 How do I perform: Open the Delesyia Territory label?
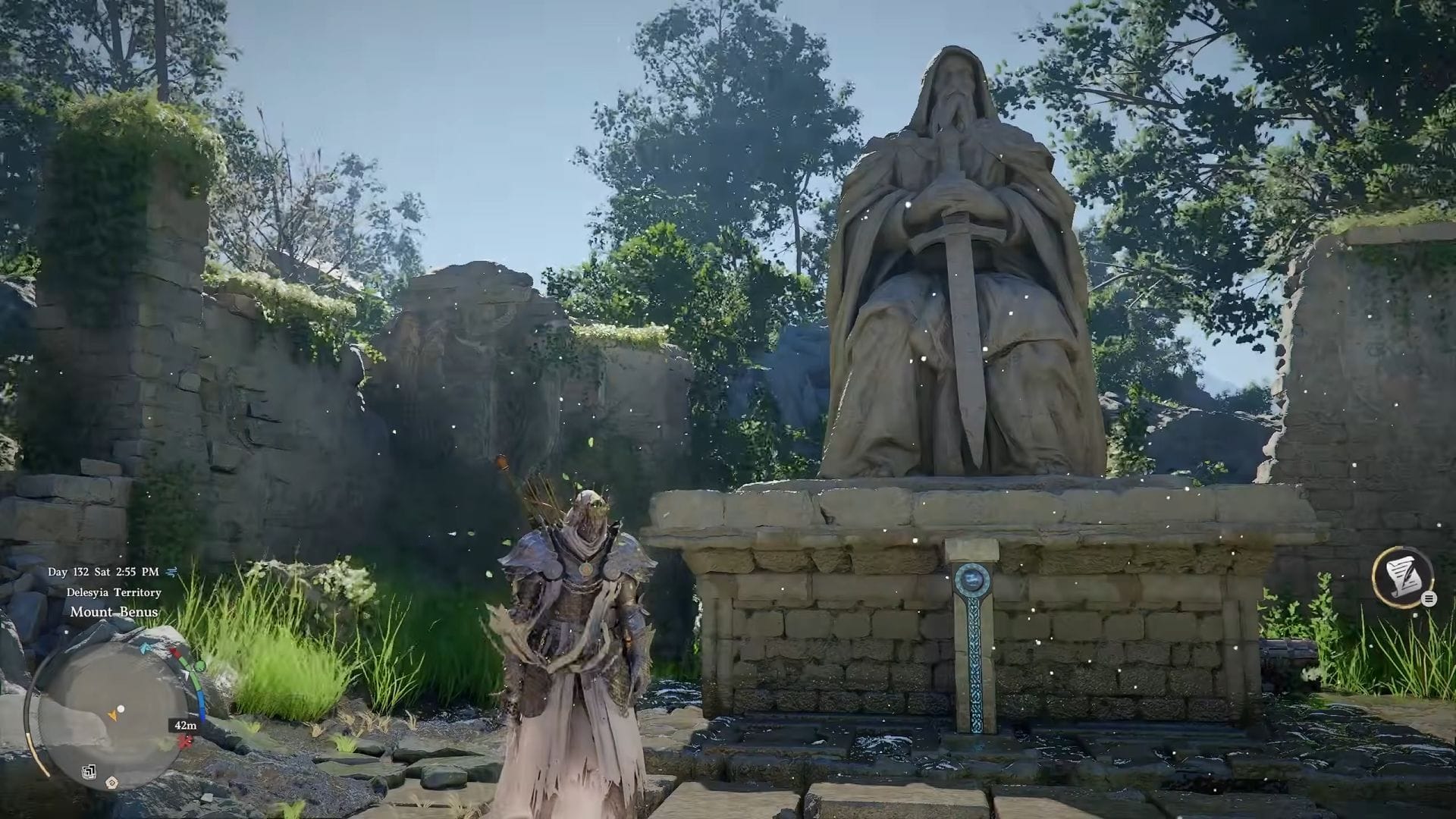click(115, 592)
